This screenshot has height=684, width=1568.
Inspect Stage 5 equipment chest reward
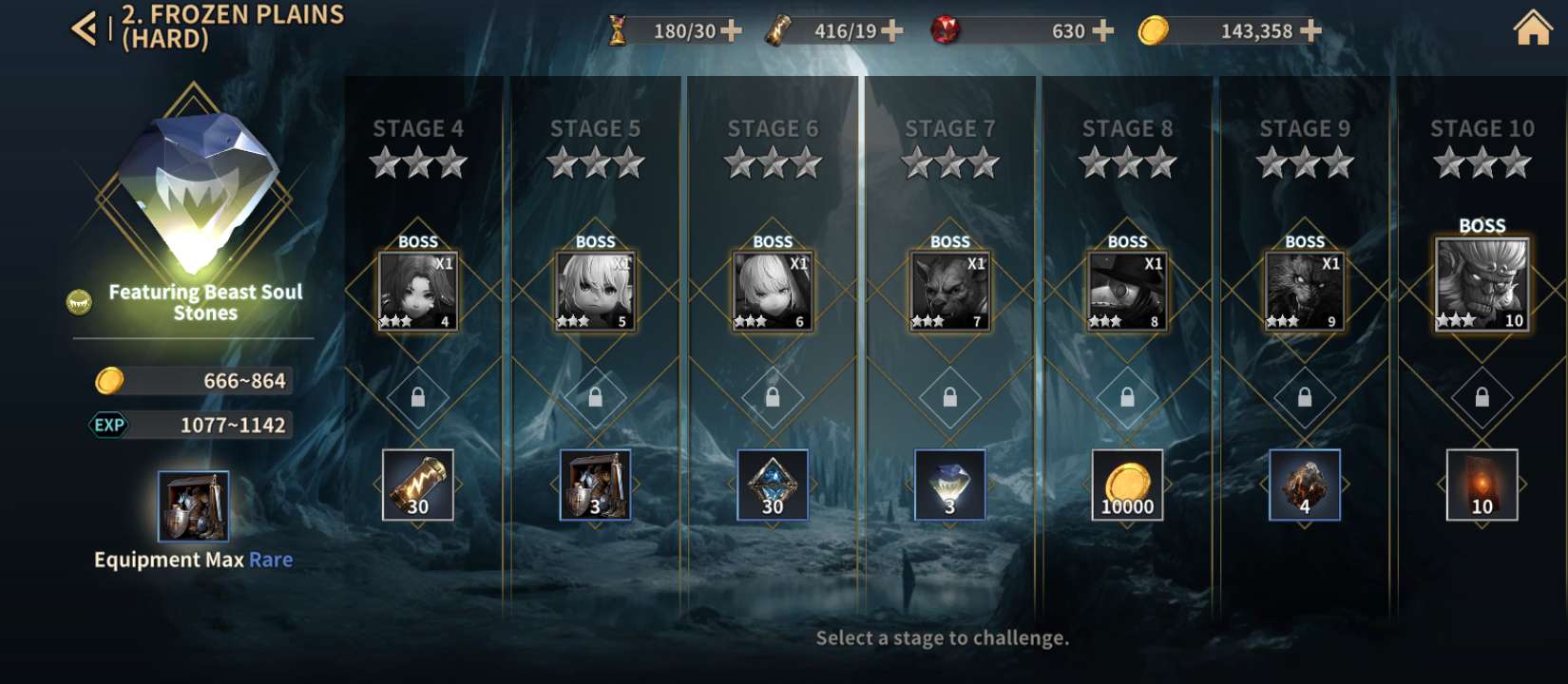coord(595,484)
